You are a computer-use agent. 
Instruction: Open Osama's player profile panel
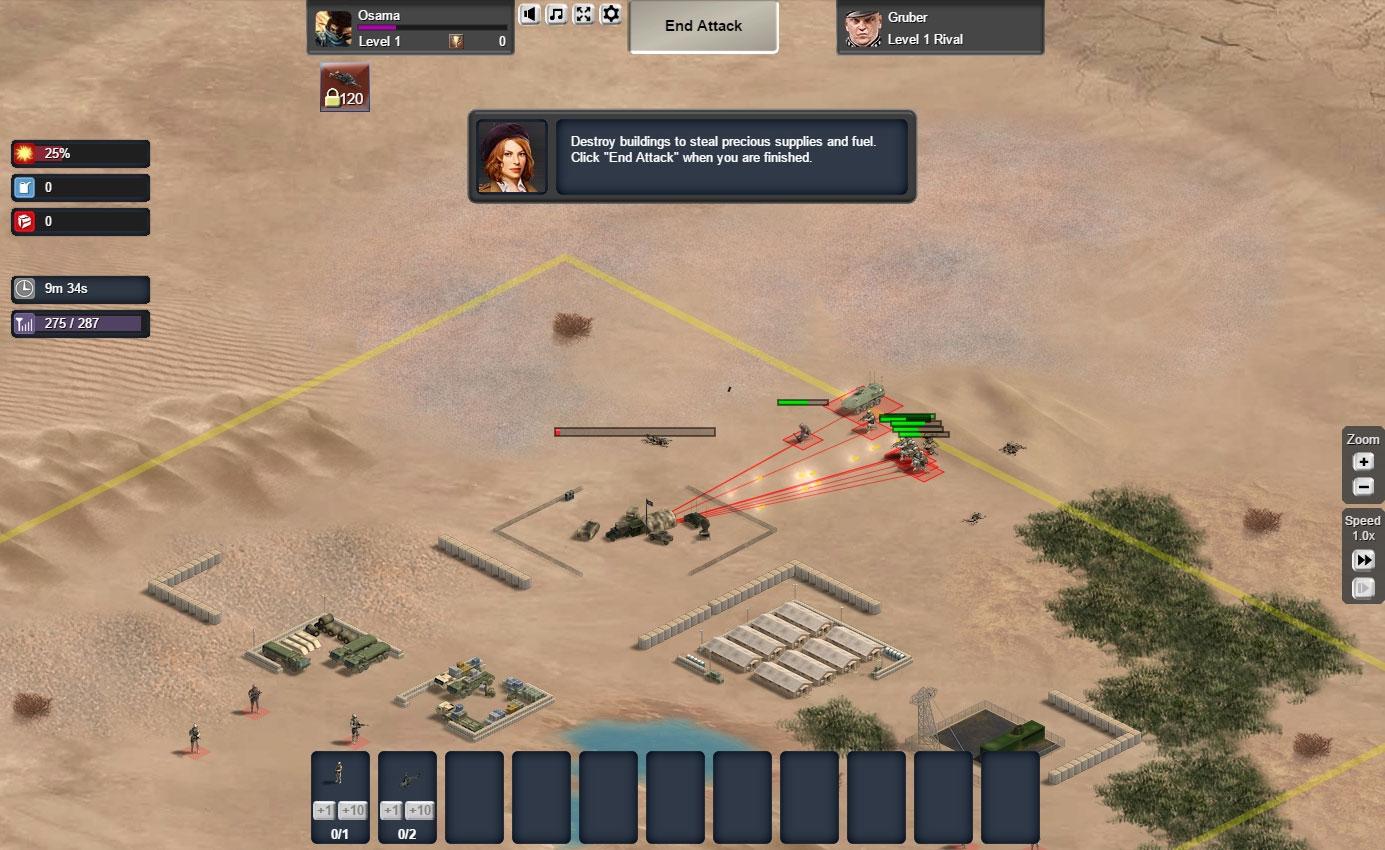[x=410, y=27]
